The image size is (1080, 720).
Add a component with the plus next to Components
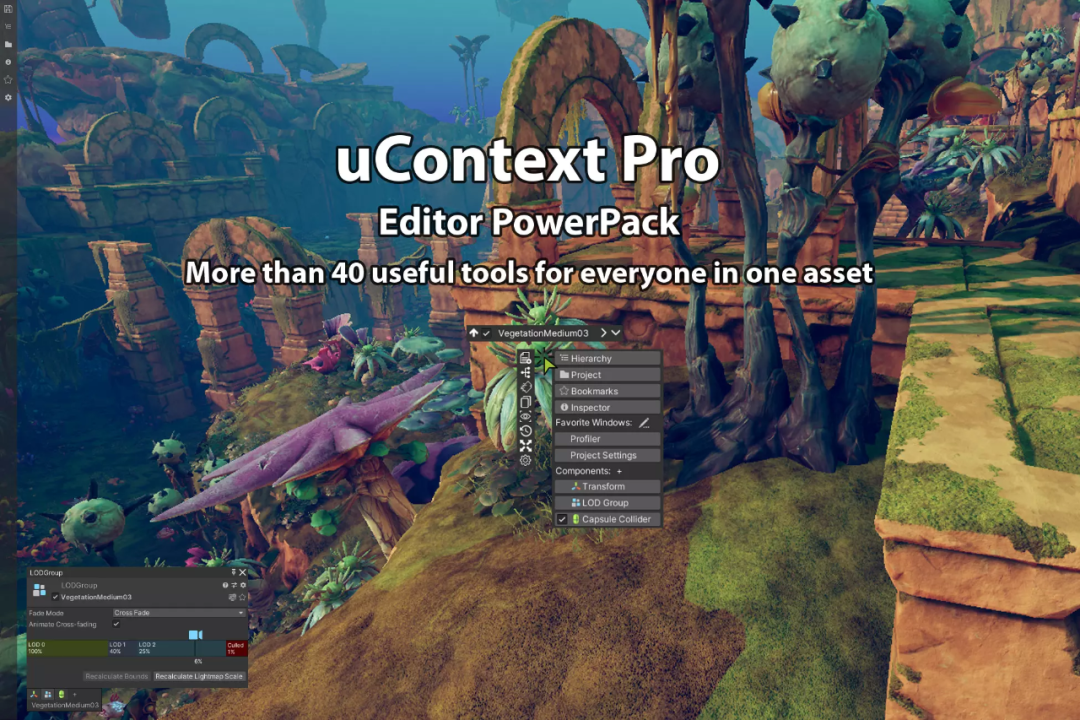click(619, 471)
